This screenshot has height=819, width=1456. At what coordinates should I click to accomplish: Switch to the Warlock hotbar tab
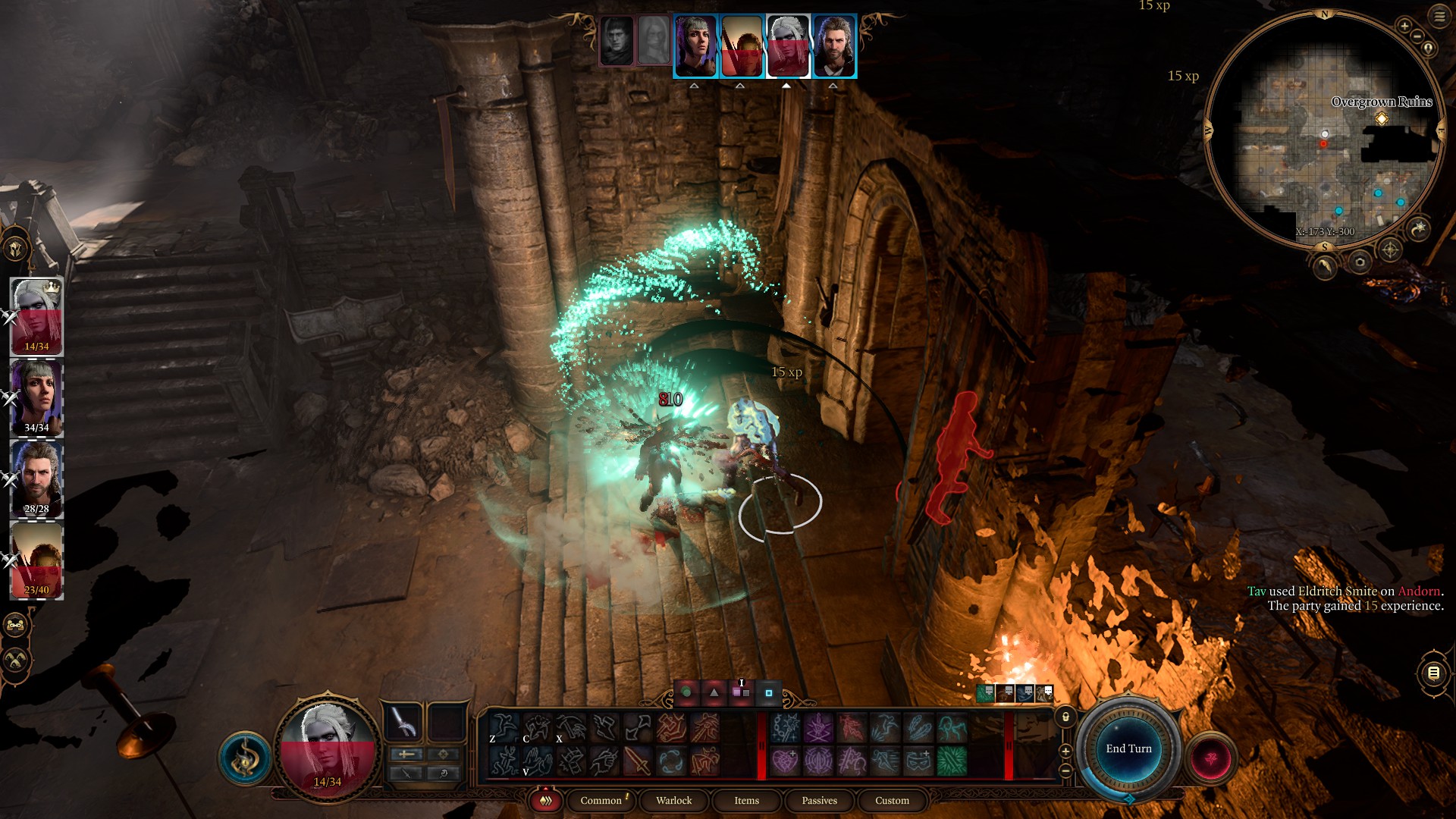point(673,800)
